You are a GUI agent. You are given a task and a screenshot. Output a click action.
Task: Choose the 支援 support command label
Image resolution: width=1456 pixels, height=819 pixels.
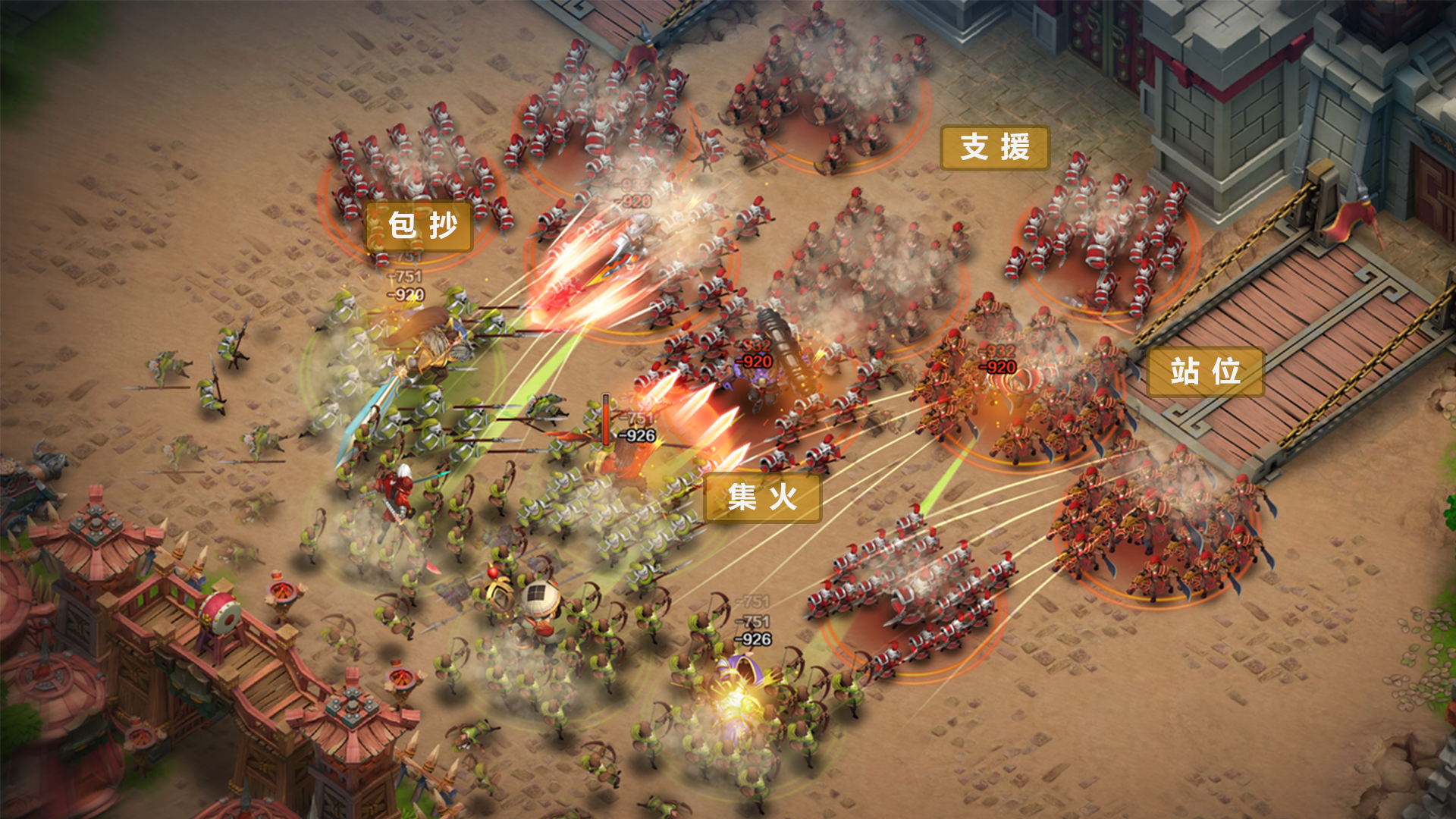point(995,147)
